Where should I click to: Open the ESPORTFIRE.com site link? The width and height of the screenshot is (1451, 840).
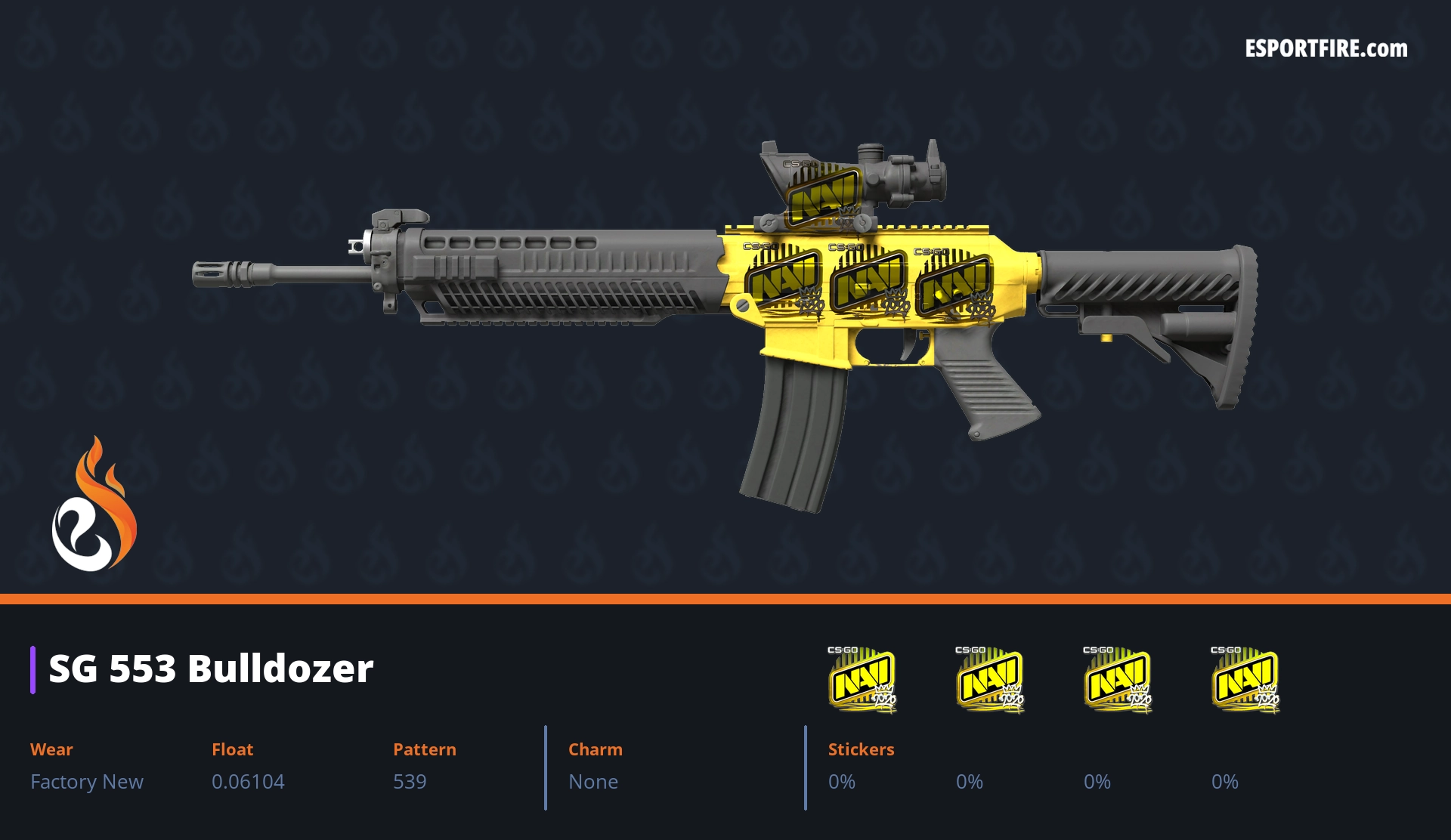[1326, 49]
